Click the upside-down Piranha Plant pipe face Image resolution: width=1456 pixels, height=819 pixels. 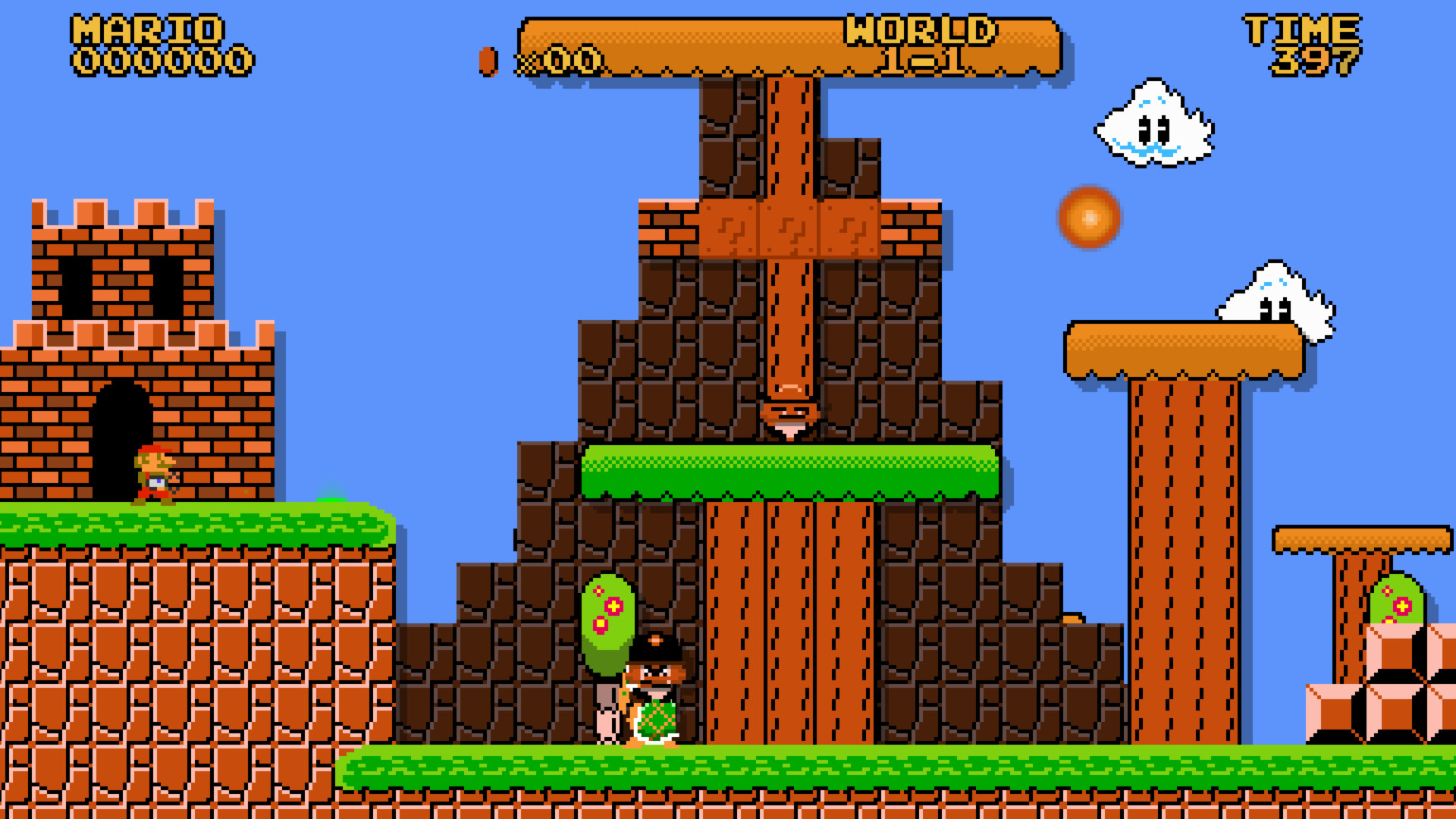tap(789, 417)
